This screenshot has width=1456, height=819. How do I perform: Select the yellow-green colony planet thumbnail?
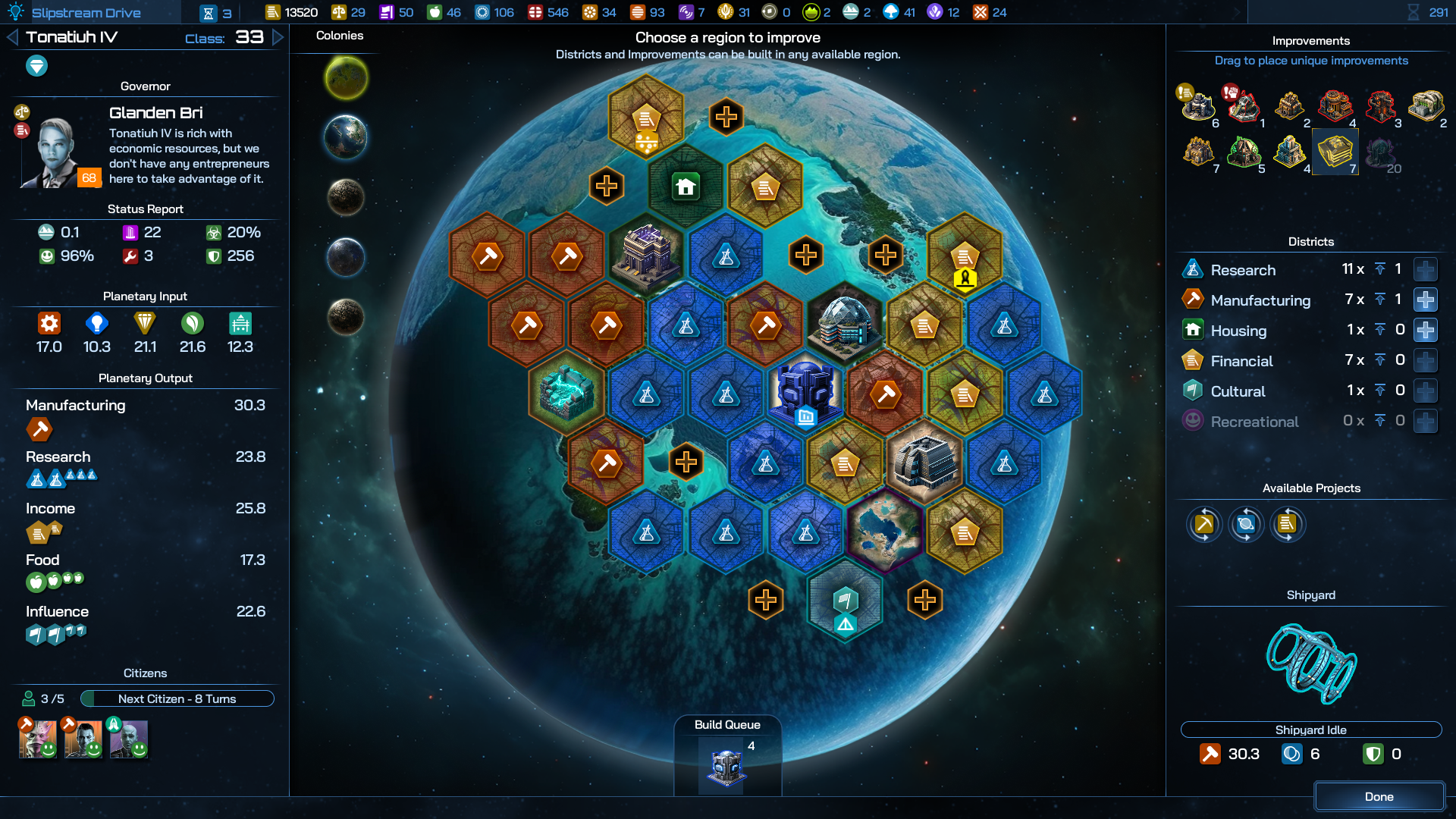click(347, 78)
